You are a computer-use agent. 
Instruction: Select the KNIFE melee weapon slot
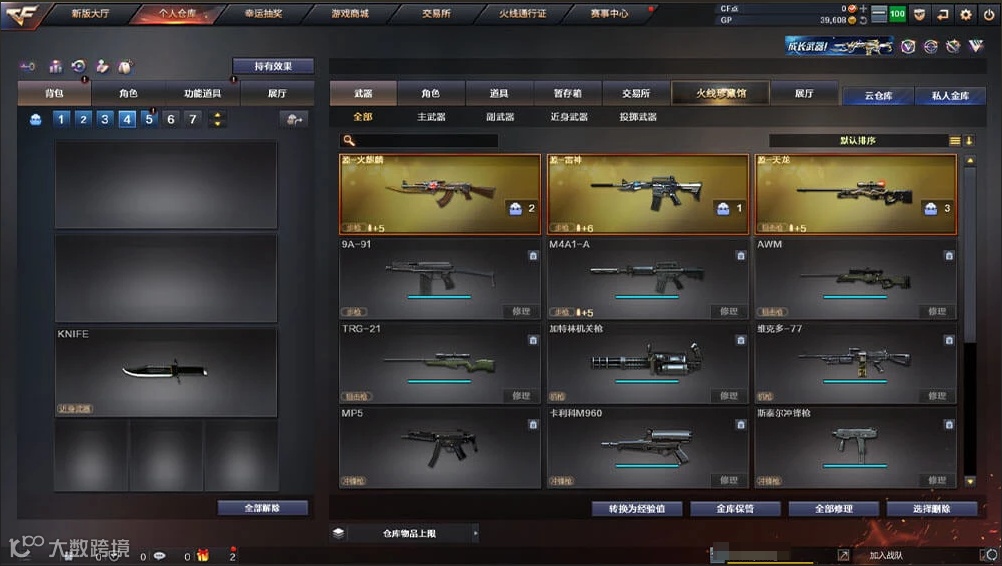click(x=165, y=371)
